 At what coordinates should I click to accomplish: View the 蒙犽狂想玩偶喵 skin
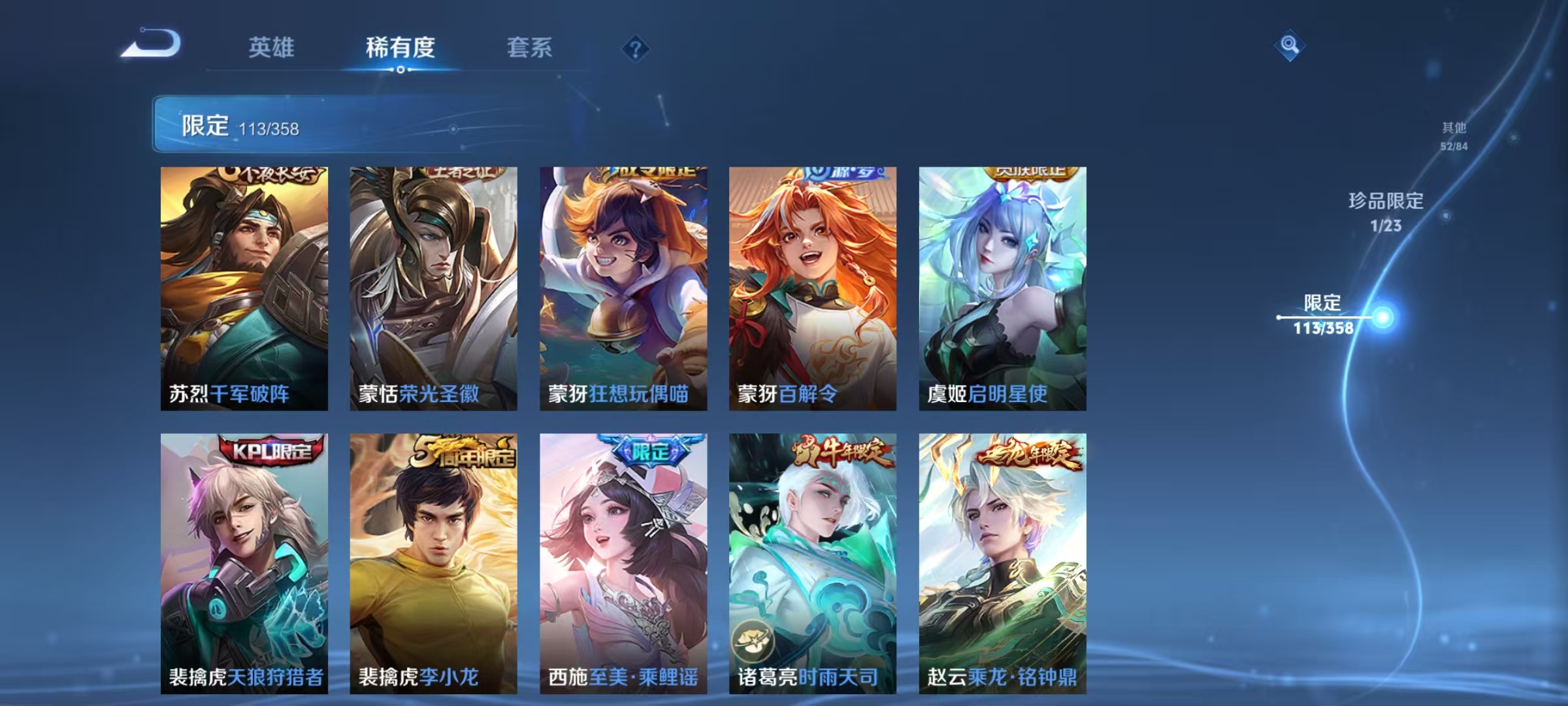624,288
